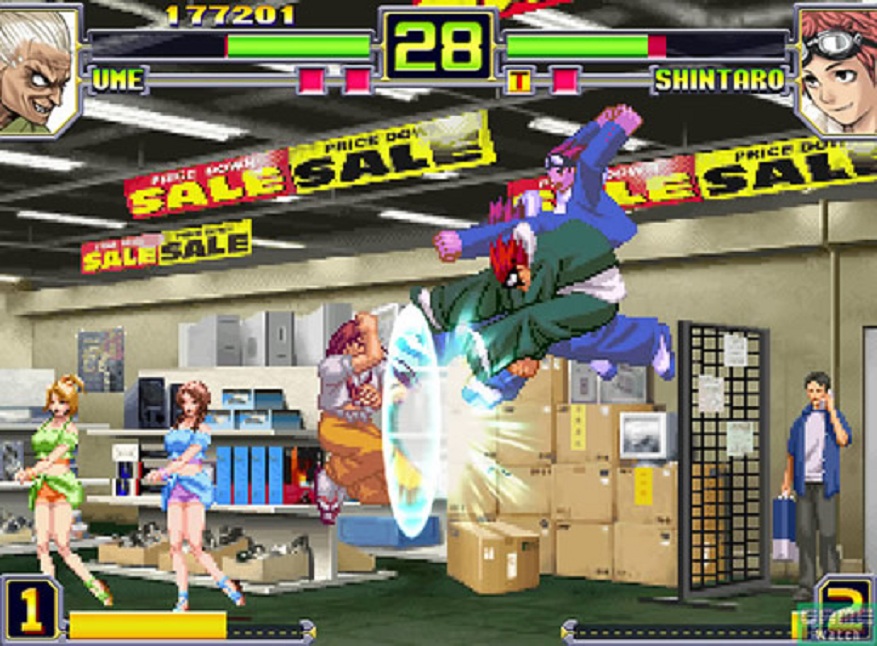Click Shintaro's character portrait
Screen dimensions: 877x646
click(837, 68)
